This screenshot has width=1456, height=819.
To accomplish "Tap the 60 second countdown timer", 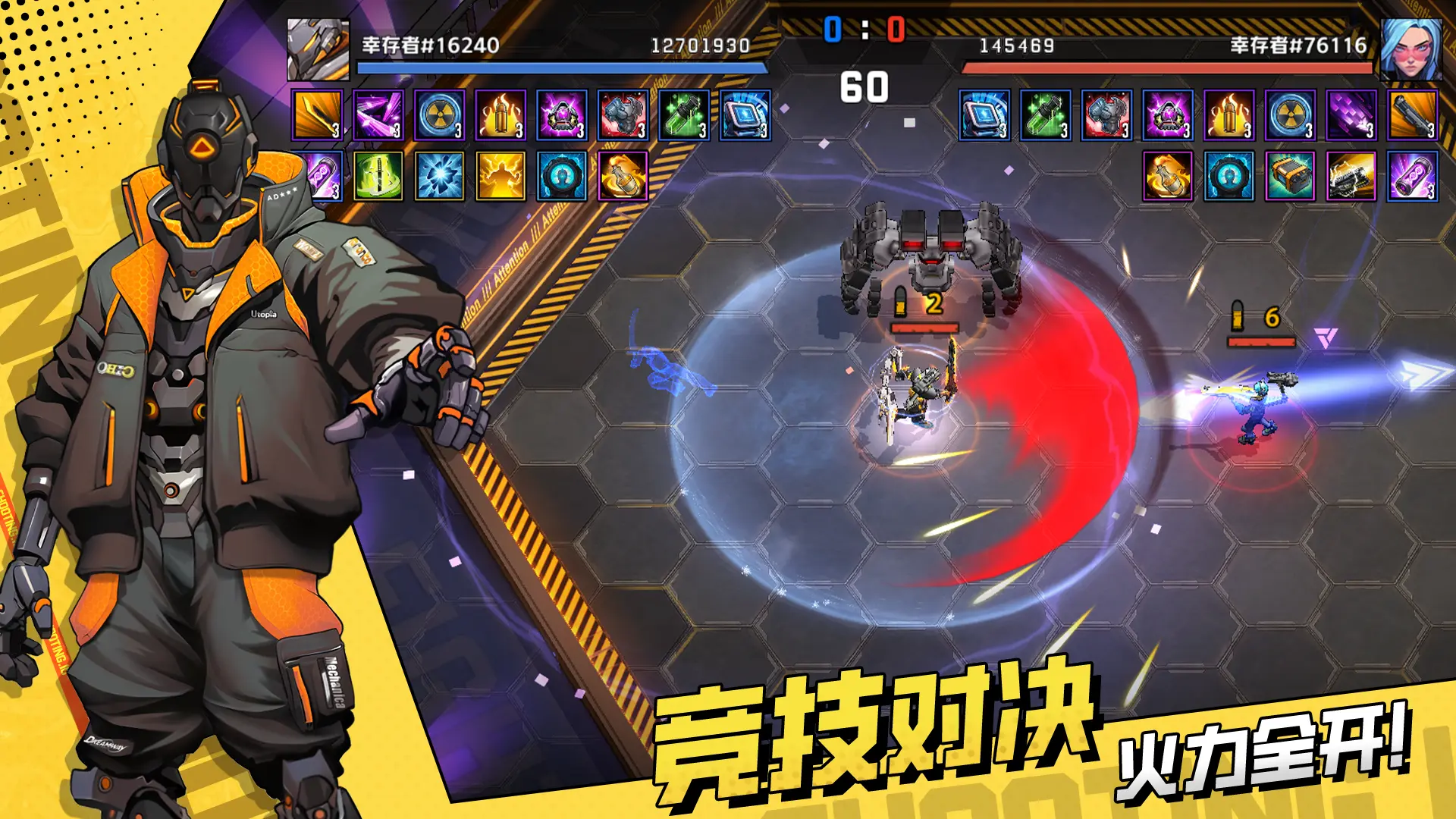I will pyautogui.click(x=864, y=87).
